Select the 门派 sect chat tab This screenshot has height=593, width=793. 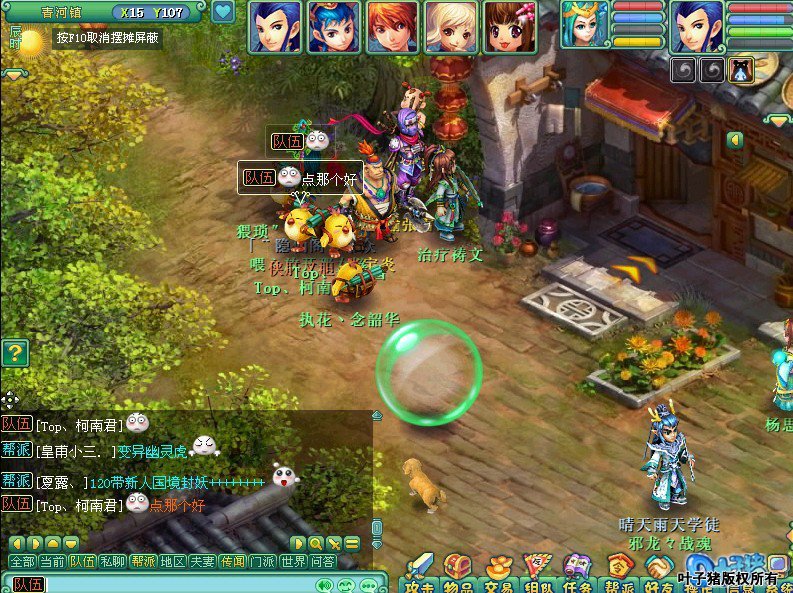(263, 562)
